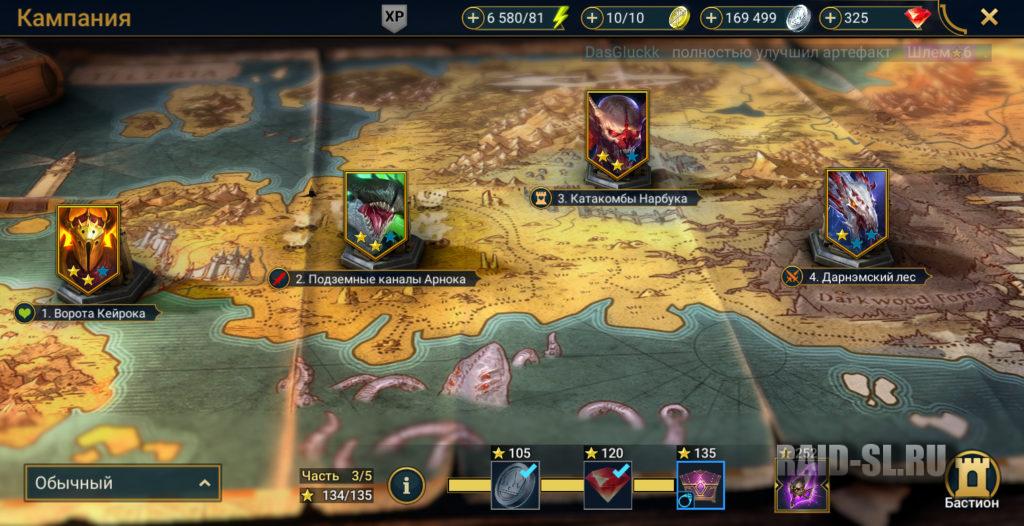Open the 135-star chest reward

click(x=700, y=485)
